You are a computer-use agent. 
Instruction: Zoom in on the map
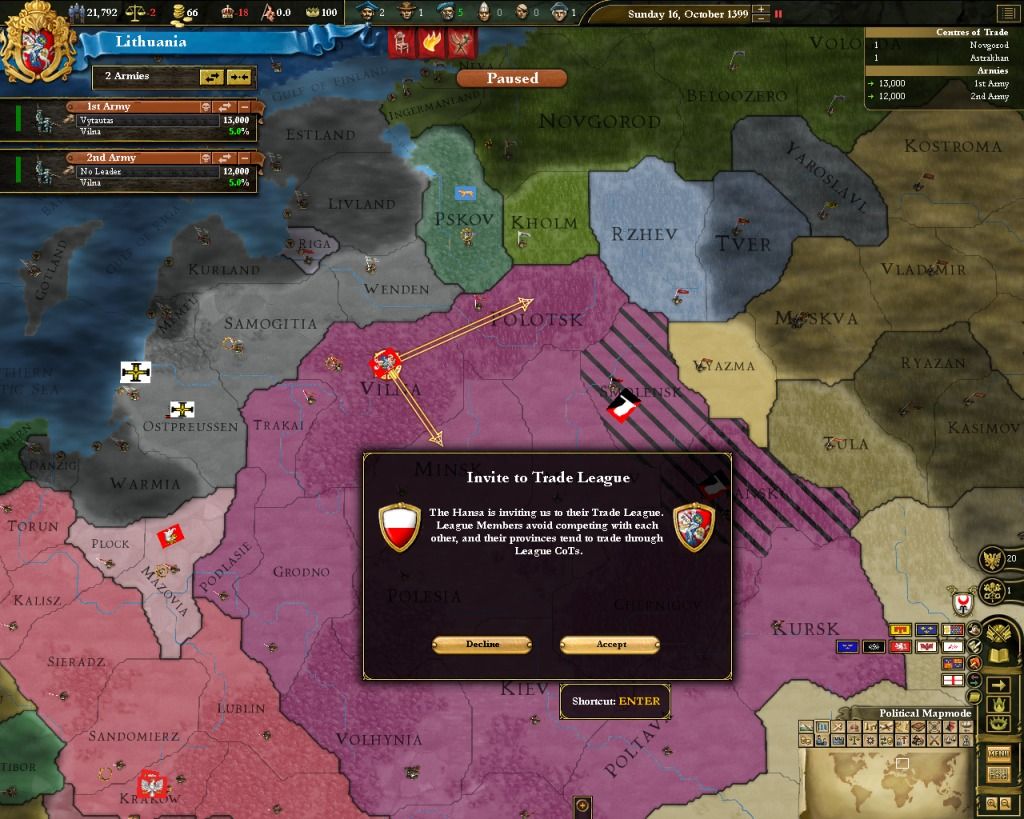[991, 803]
